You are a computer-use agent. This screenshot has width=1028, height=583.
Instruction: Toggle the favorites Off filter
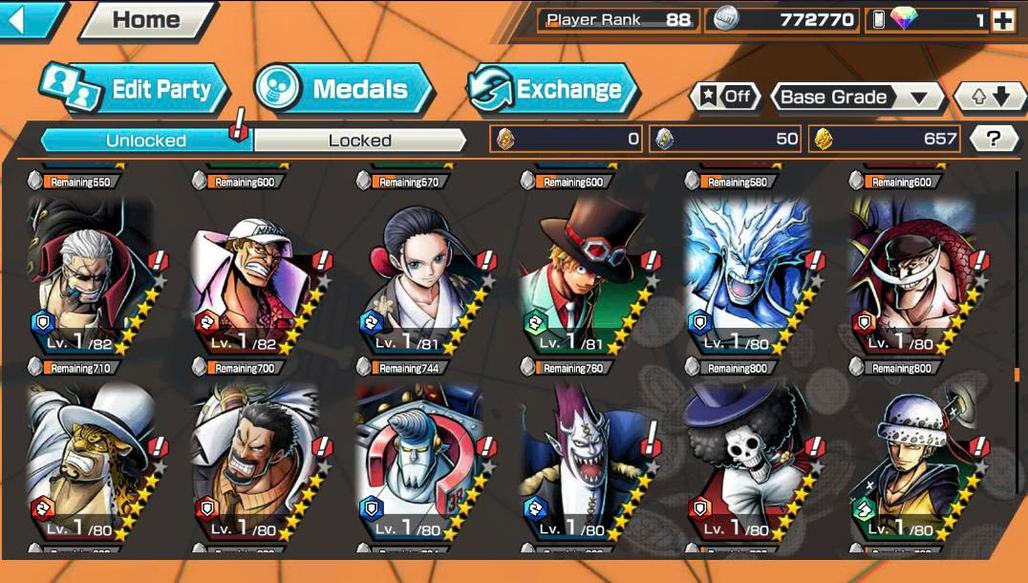[725, 97]
